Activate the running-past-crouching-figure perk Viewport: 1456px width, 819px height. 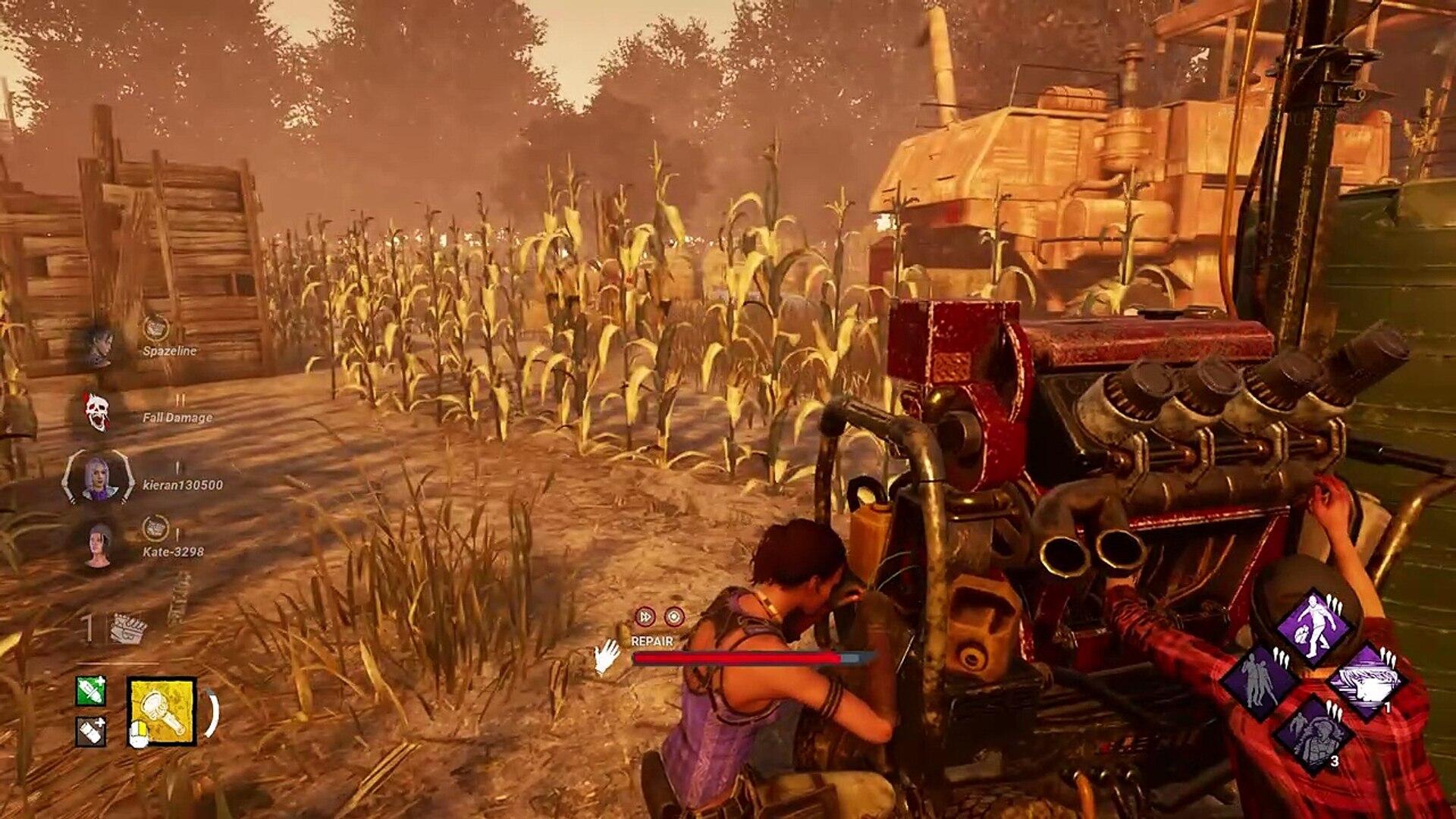point(1313,626)
